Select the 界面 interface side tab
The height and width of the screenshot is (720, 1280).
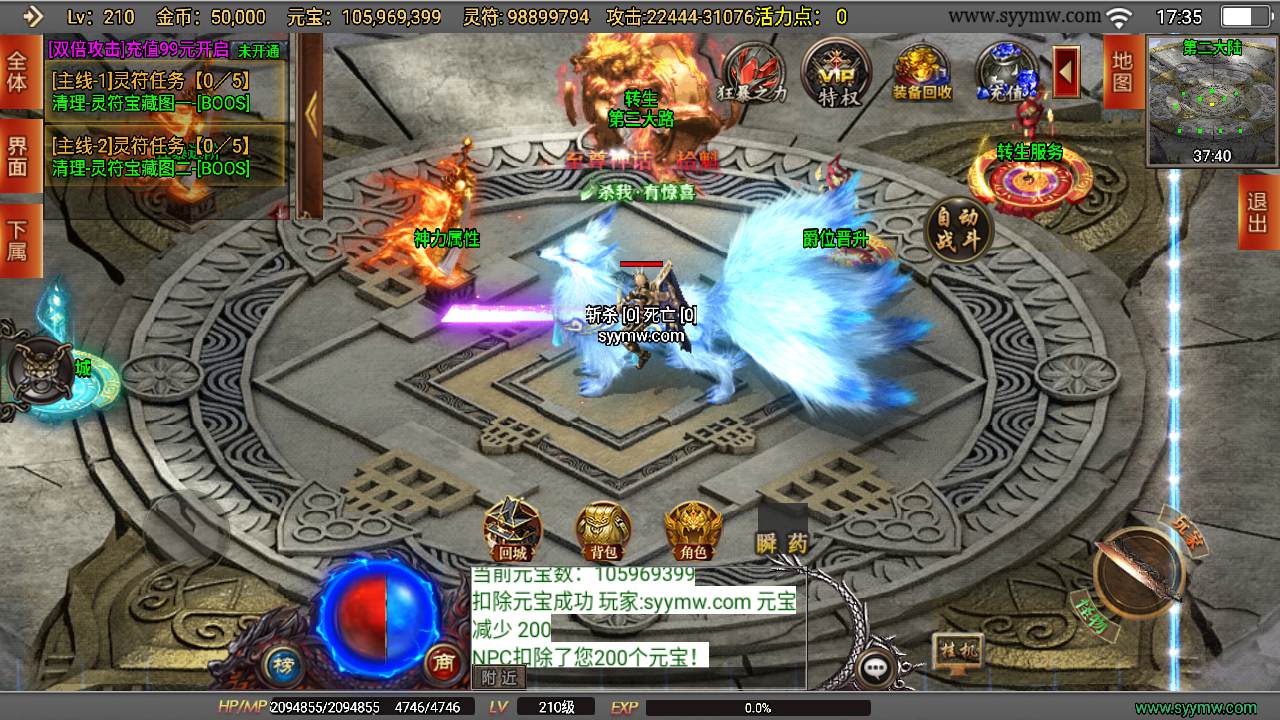point(17,155)
